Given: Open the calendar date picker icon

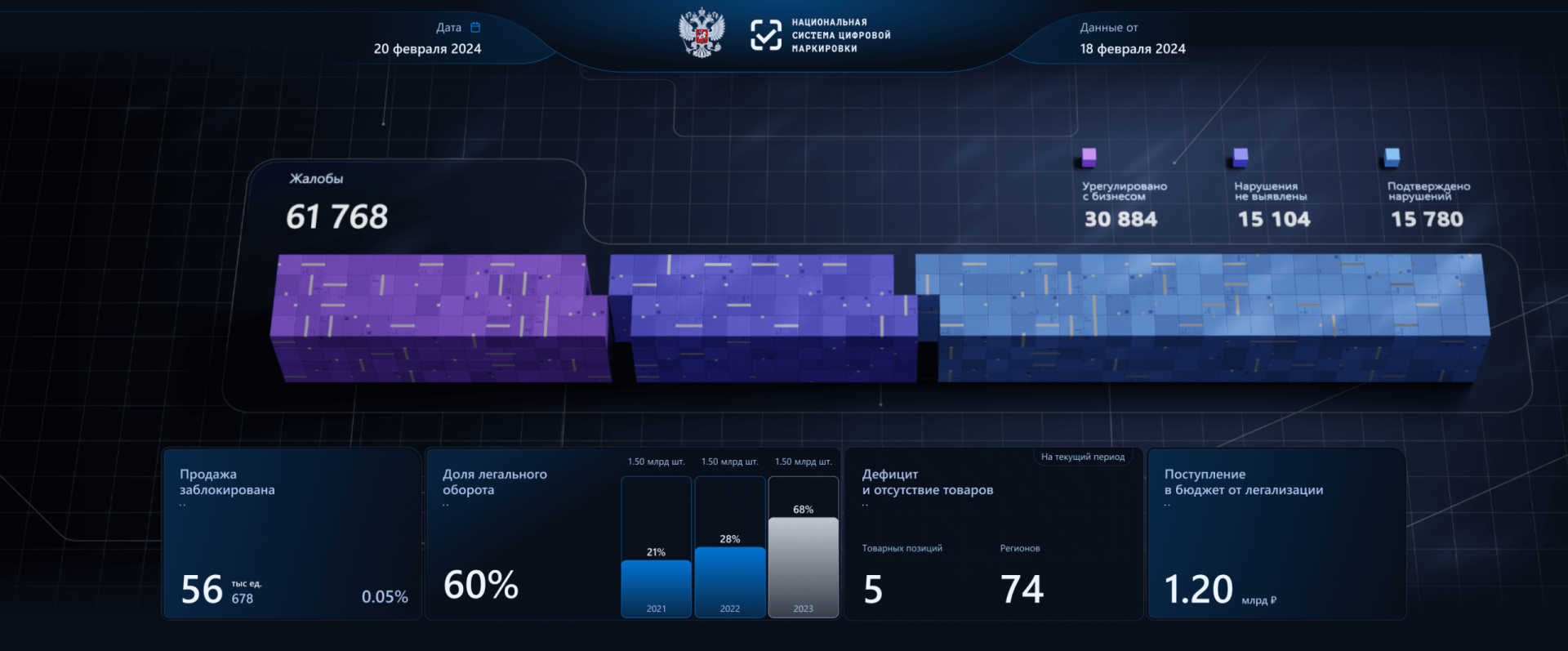Looking at the screenshot, I should 474,27.
